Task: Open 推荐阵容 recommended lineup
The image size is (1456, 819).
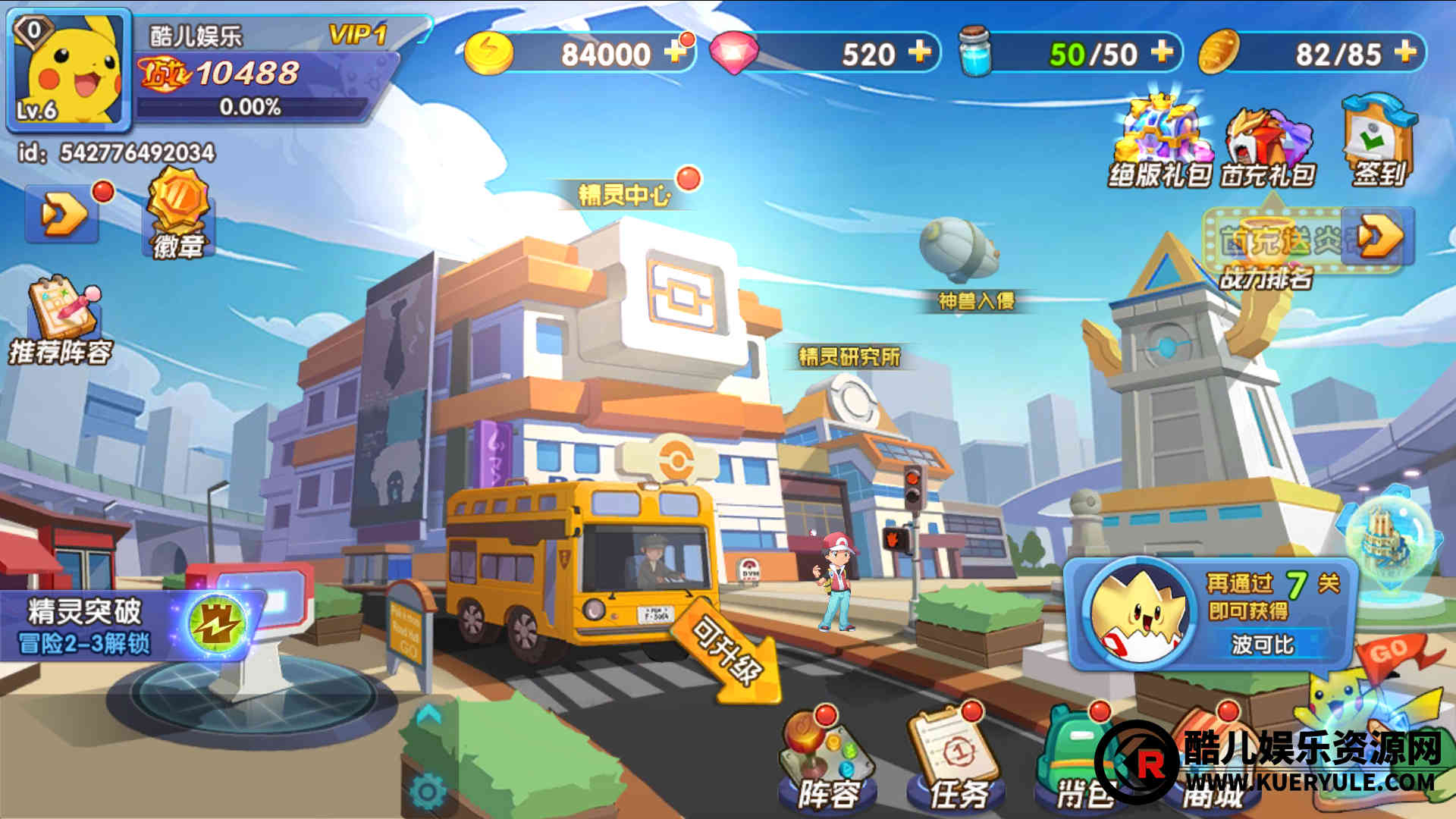Action: tap(61, 322)
